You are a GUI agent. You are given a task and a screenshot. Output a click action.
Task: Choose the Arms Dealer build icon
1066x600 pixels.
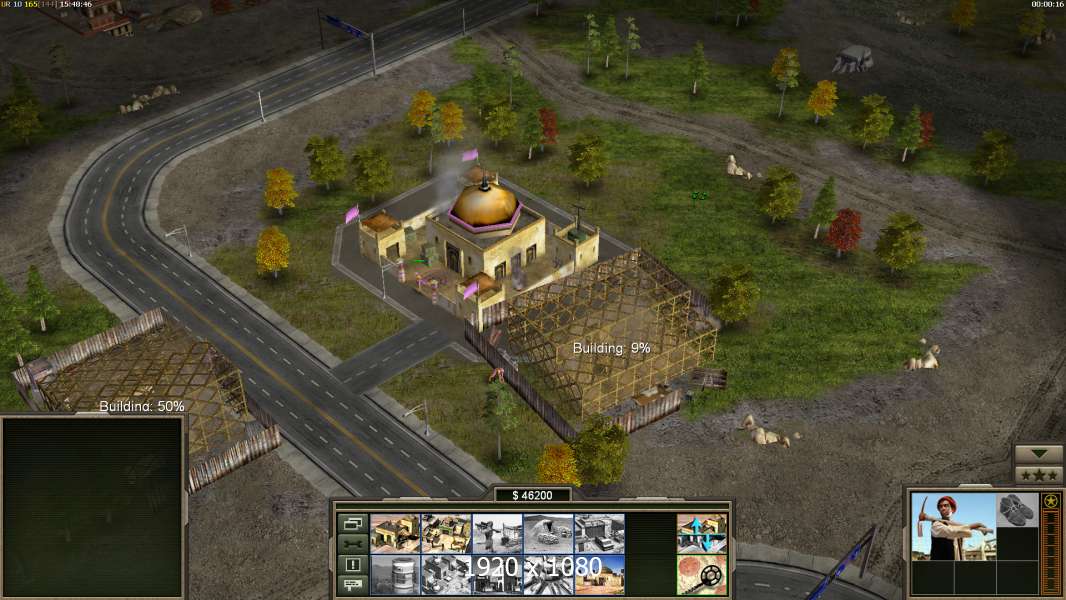(x=599, y=534)
